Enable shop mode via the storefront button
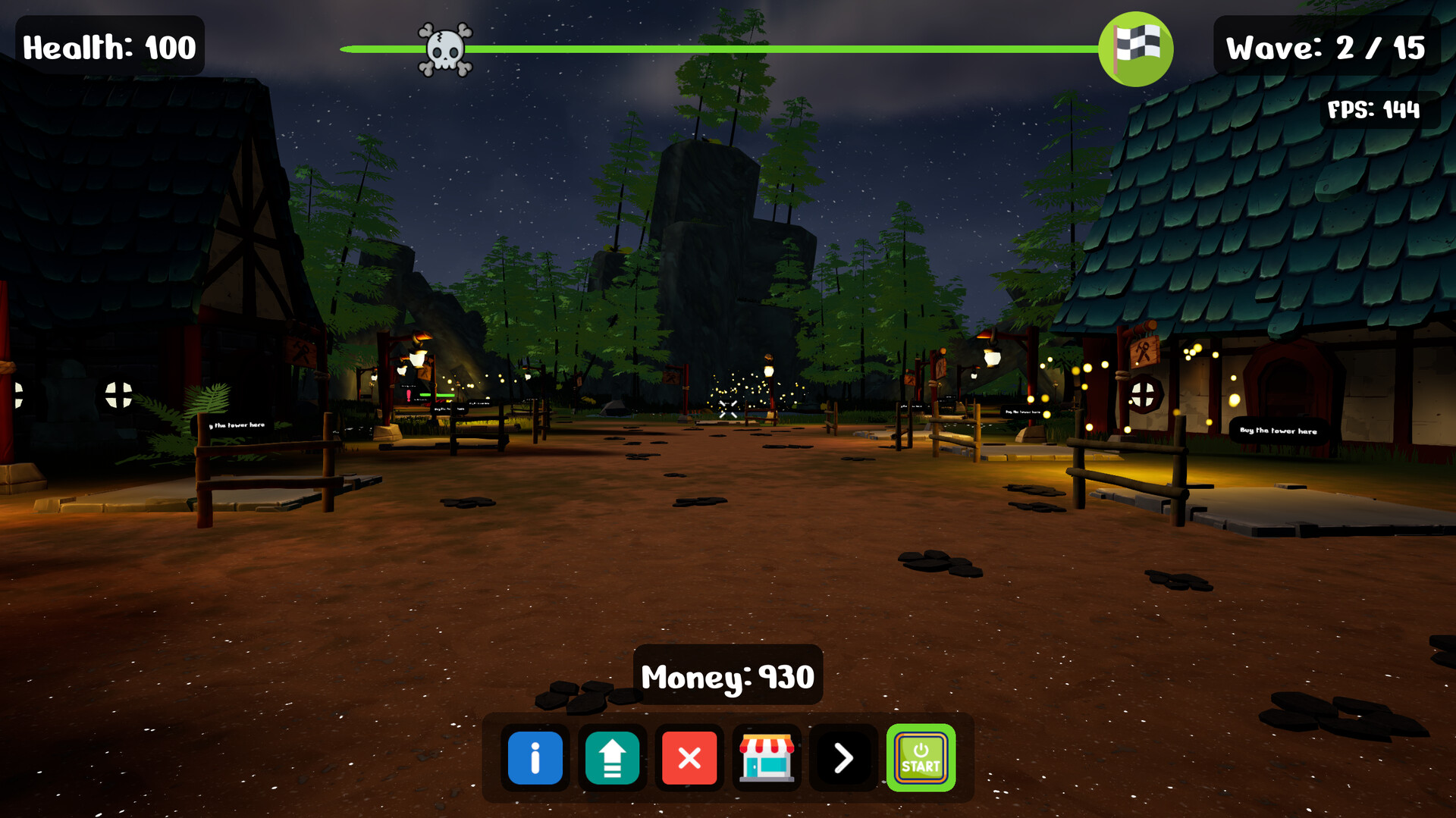The image size is (1456, 818). 767,758
